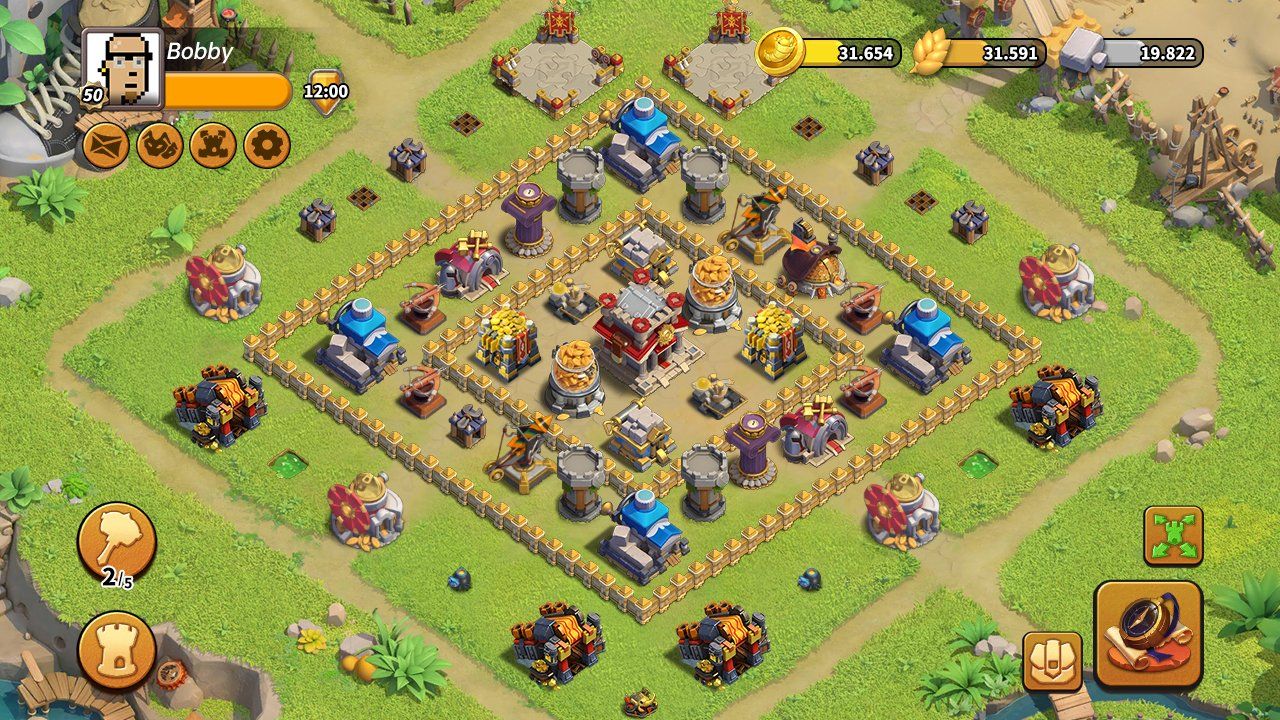Screen dimensions: 1280x720
Task: Open the mail envelope button
Action: pyautogui.click(x=104, y=146)
